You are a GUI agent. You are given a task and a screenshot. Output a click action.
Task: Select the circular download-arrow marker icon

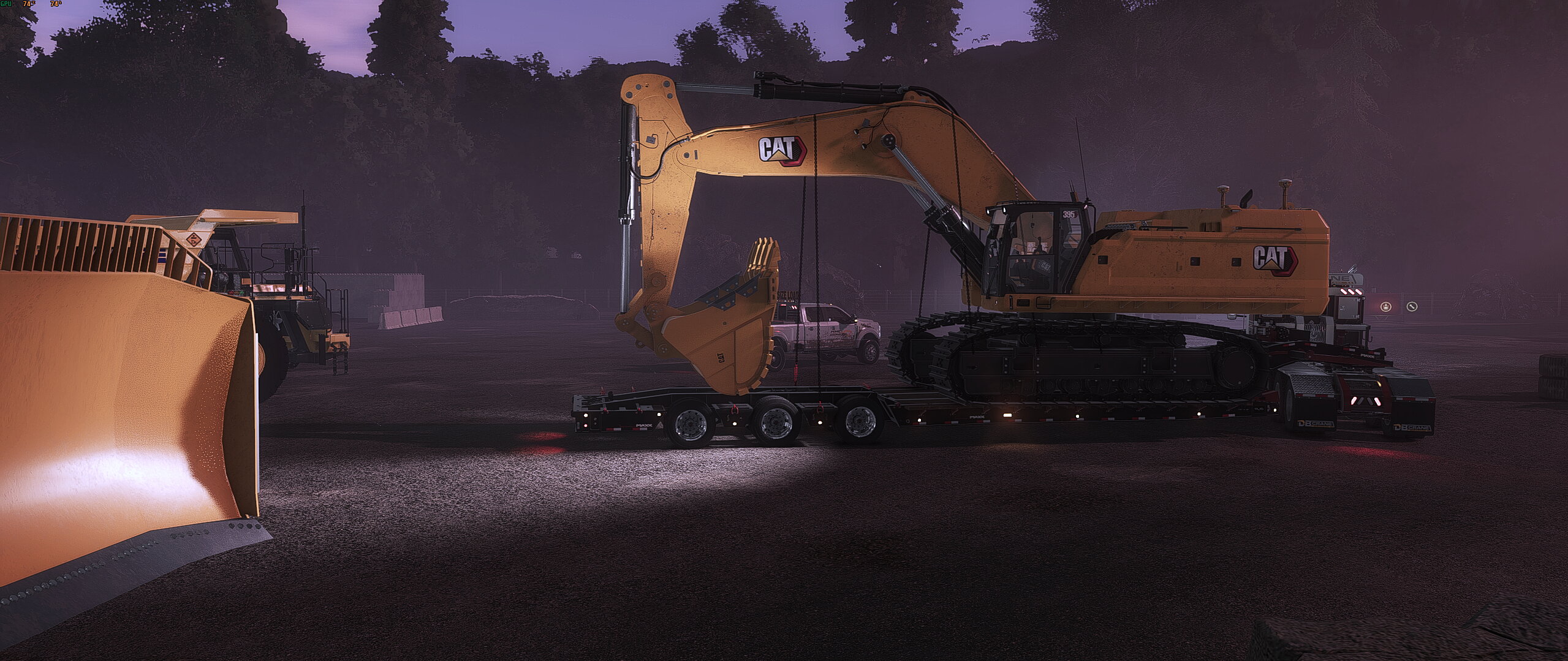tap(1386, 307)
